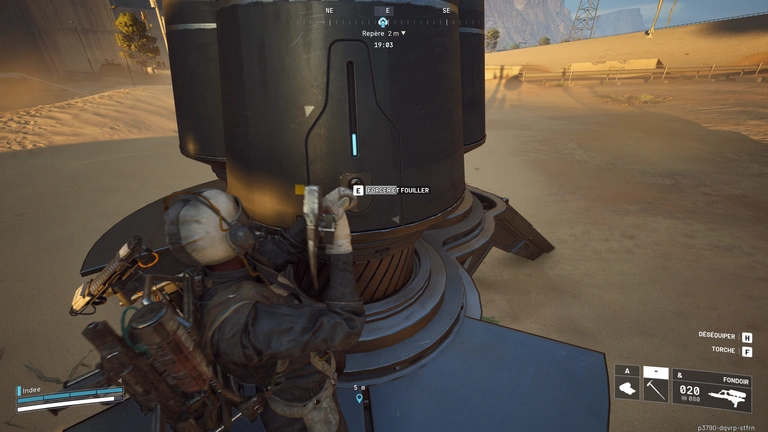768x432 pixels.
Task: Click the blue 5 m location marker
Action: 359,398
